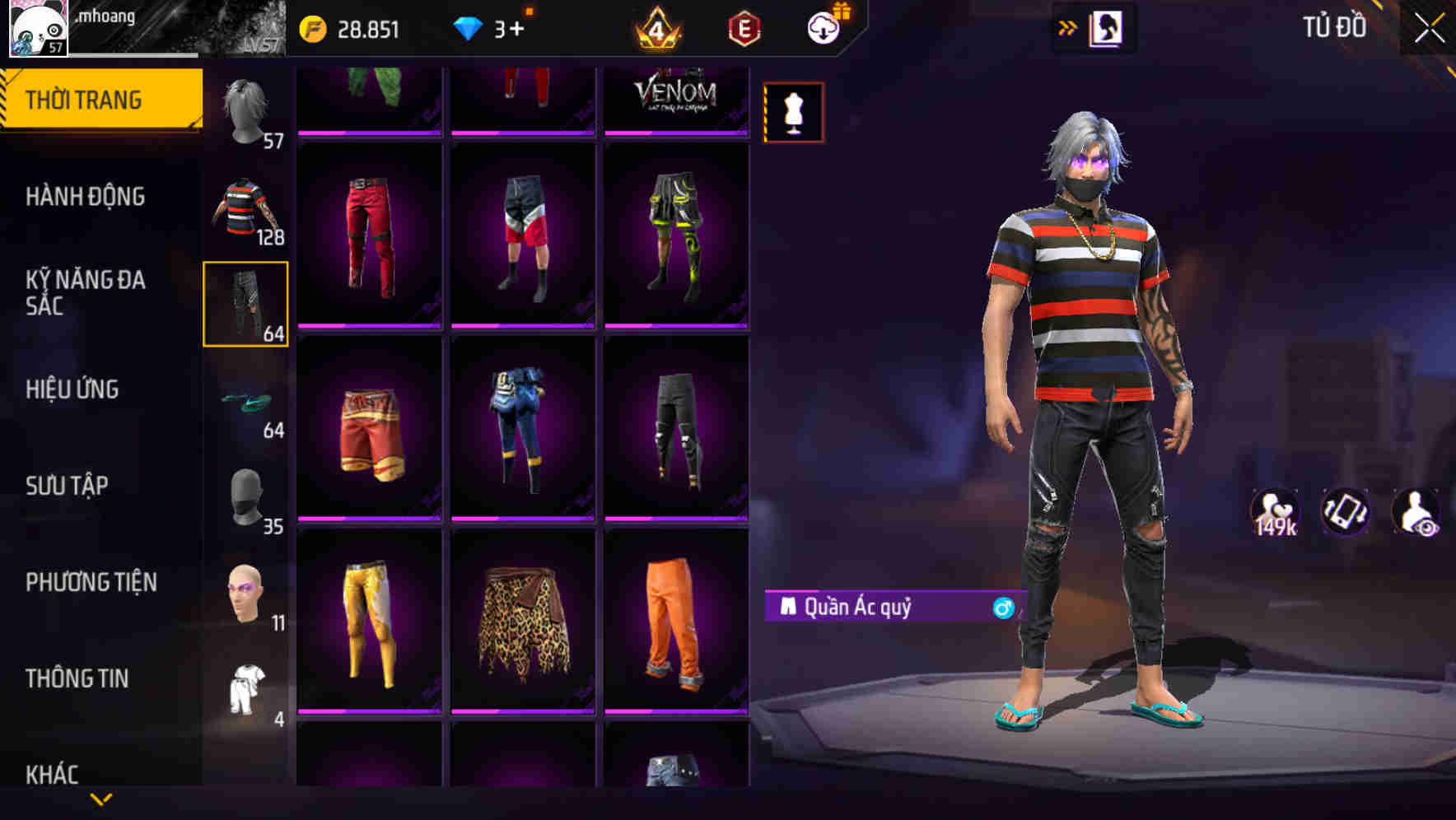Expand more categories with the chevron below KHÁC
Screen dimensions: 1456x820
[x=100, y=800]
